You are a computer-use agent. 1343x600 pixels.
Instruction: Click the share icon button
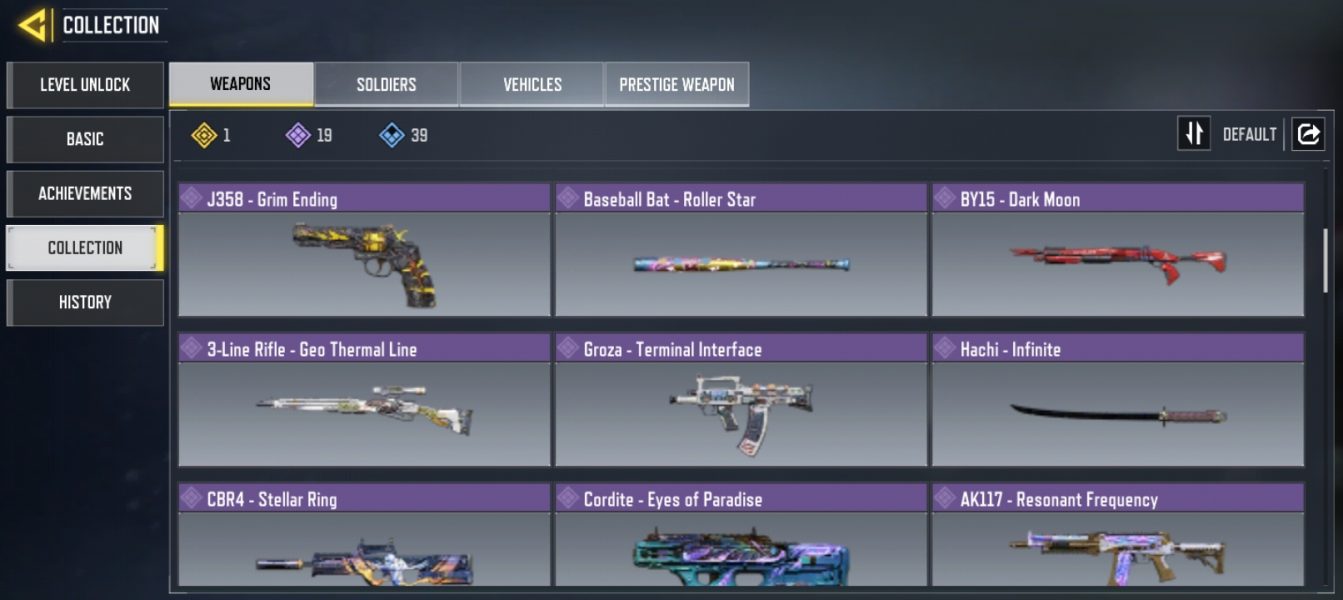pyautogui.click(x=1308, y=134)
